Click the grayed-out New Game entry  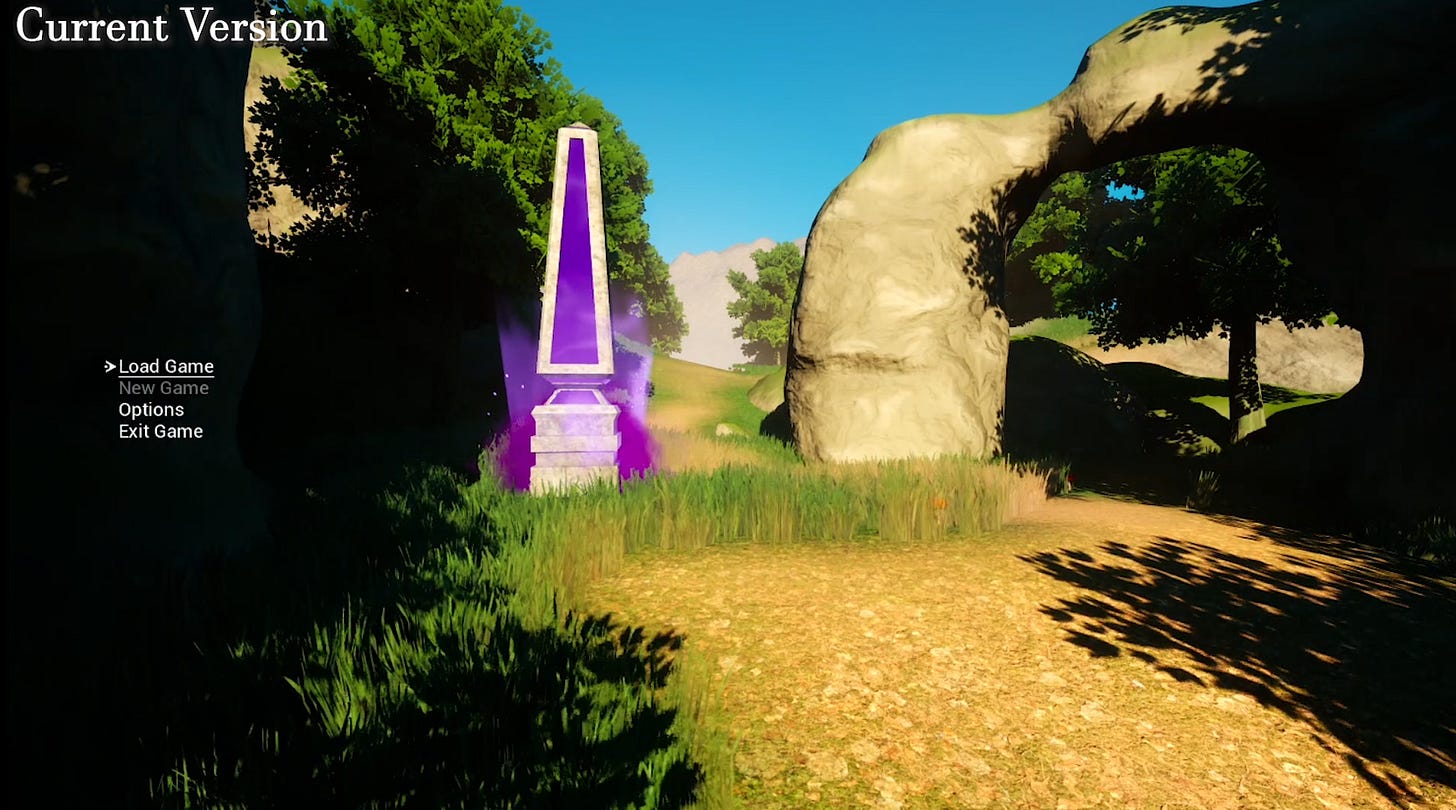coord(162,388)
